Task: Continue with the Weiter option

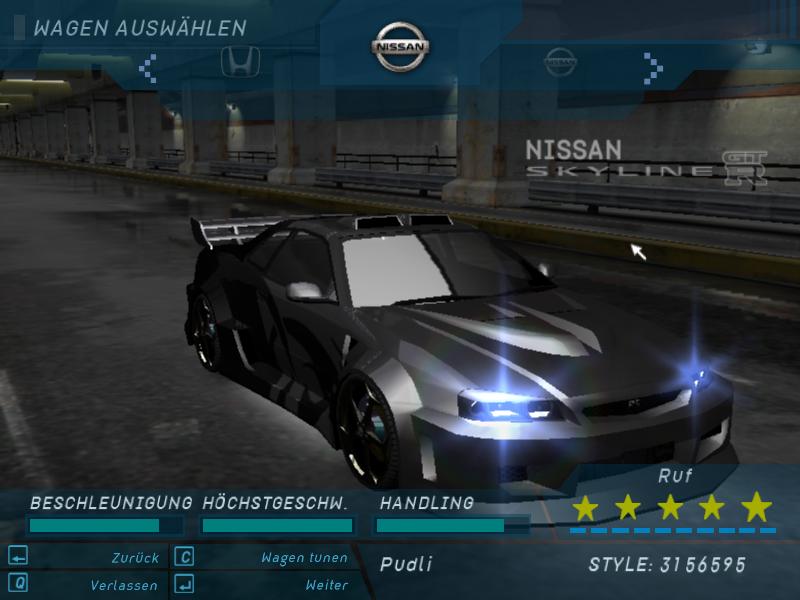Action: coord(326,585)
